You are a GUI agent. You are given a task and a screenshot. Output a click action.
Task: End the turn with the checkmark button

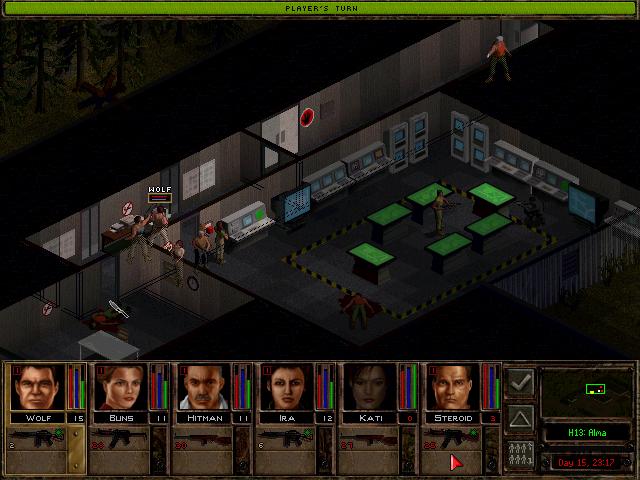520,383
